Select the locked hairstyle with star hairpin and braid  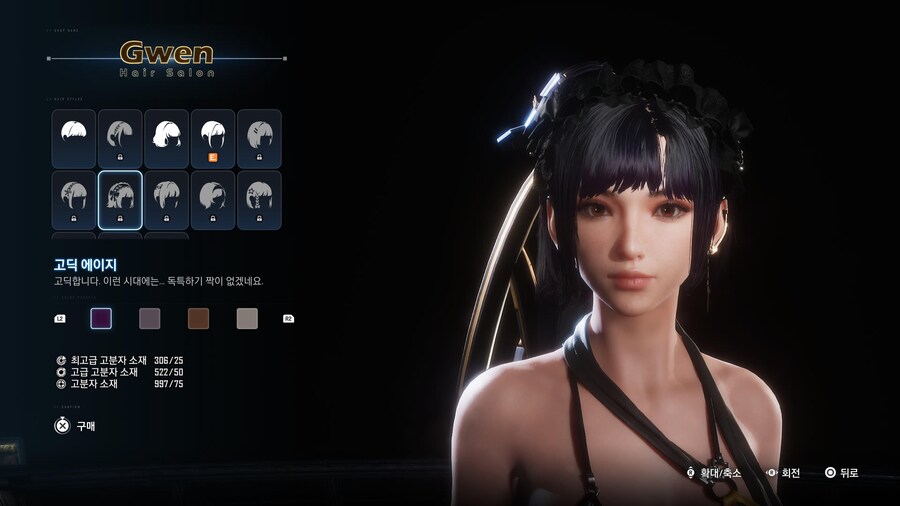point(258,199)
